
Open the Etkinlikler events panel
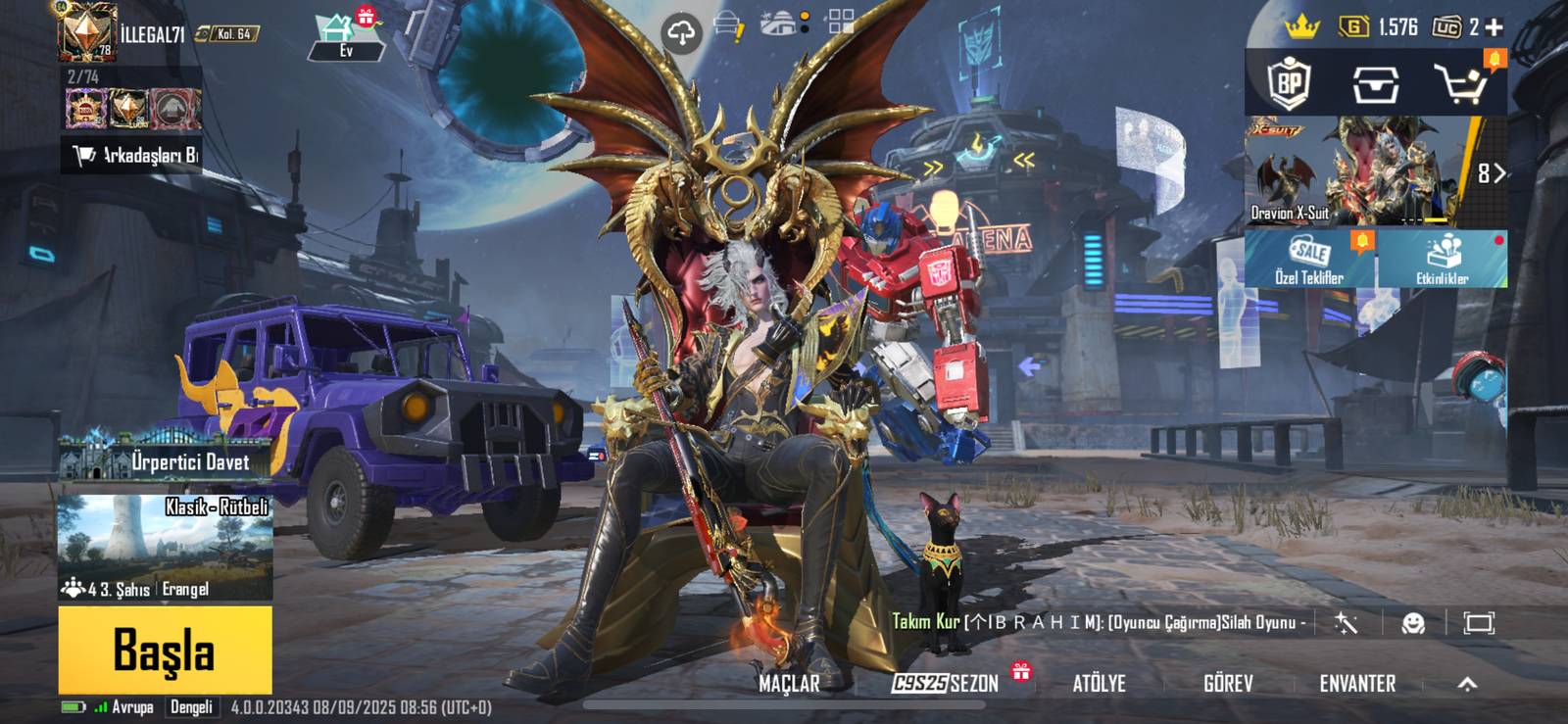(x=1443, y=260)
